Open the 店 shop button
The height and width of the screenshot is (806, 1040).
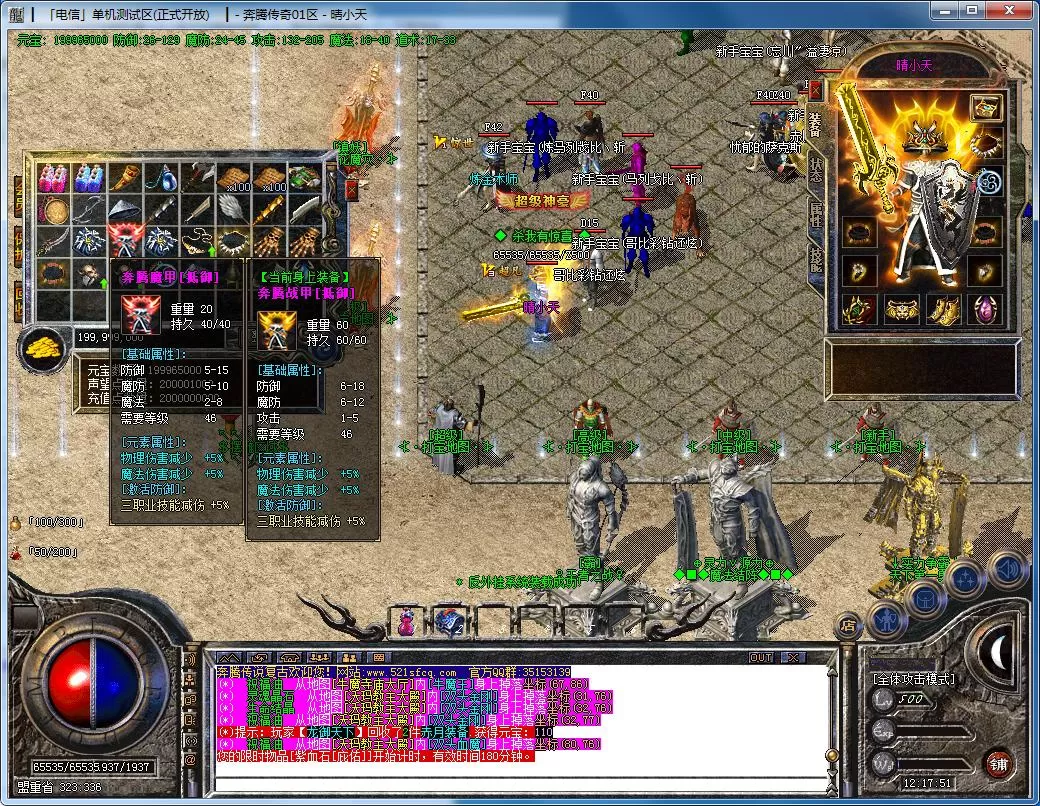click(846, 625)
